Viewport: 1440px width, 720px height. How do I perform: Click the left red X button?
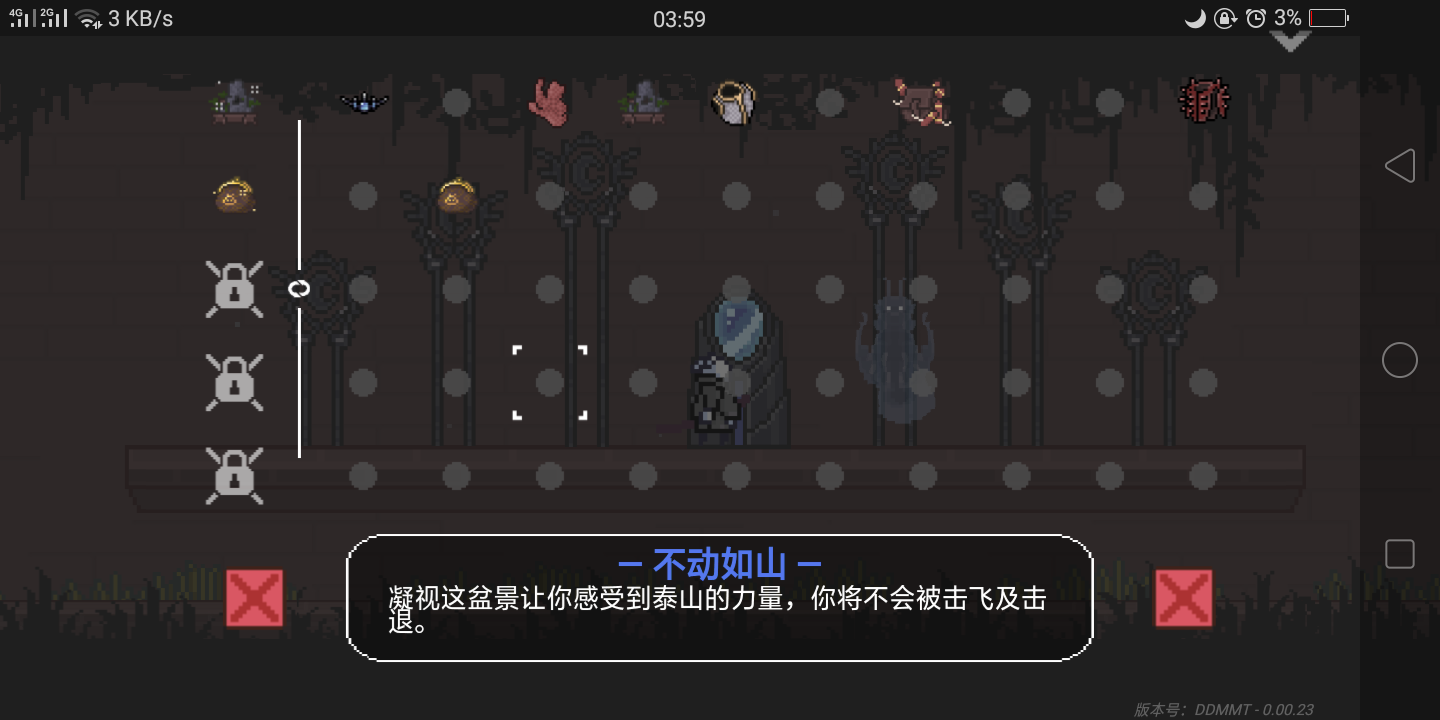(x=254, y=597)
